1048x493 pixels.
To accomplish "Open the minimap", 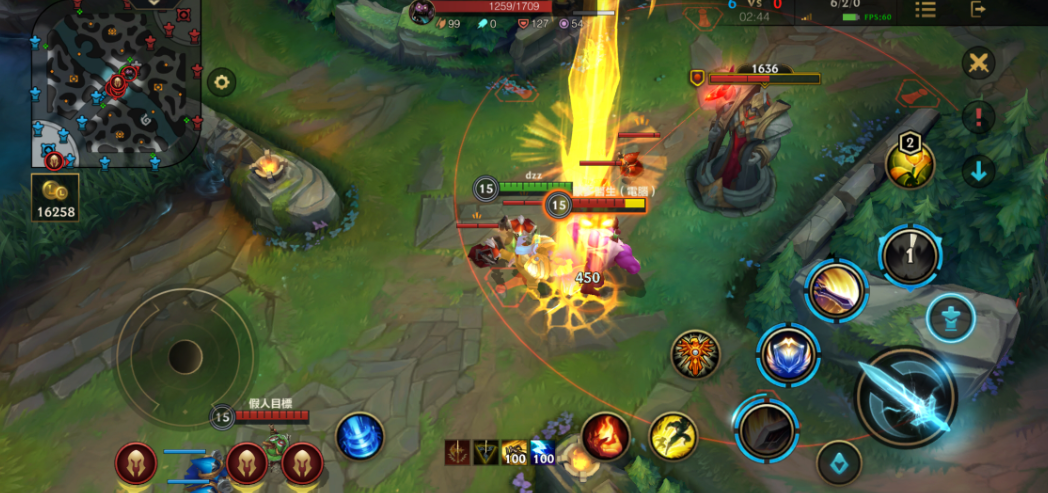I will [116, 85].
